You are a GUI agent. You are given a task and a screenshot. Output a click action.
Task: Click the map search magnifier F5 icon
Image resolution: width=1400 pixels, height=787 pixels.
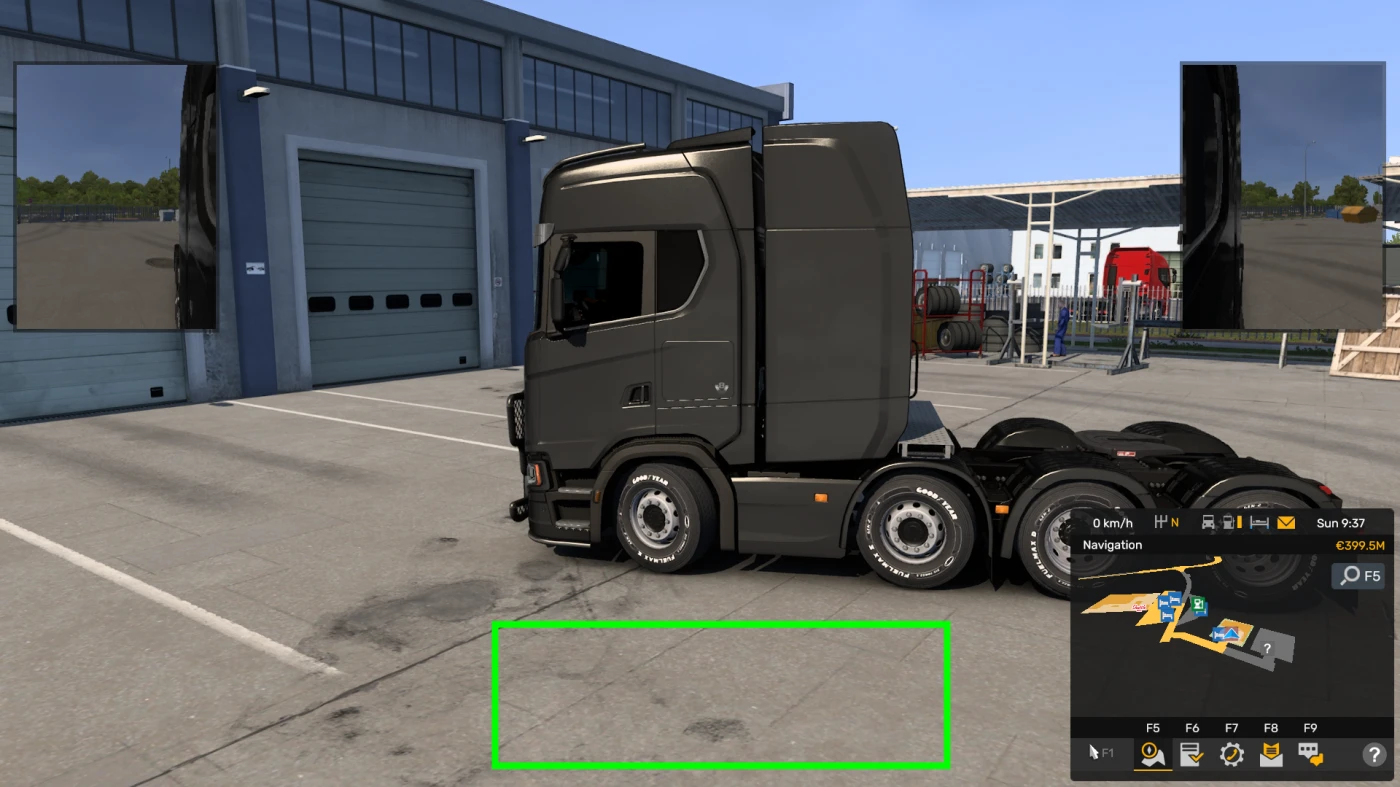1357,577
